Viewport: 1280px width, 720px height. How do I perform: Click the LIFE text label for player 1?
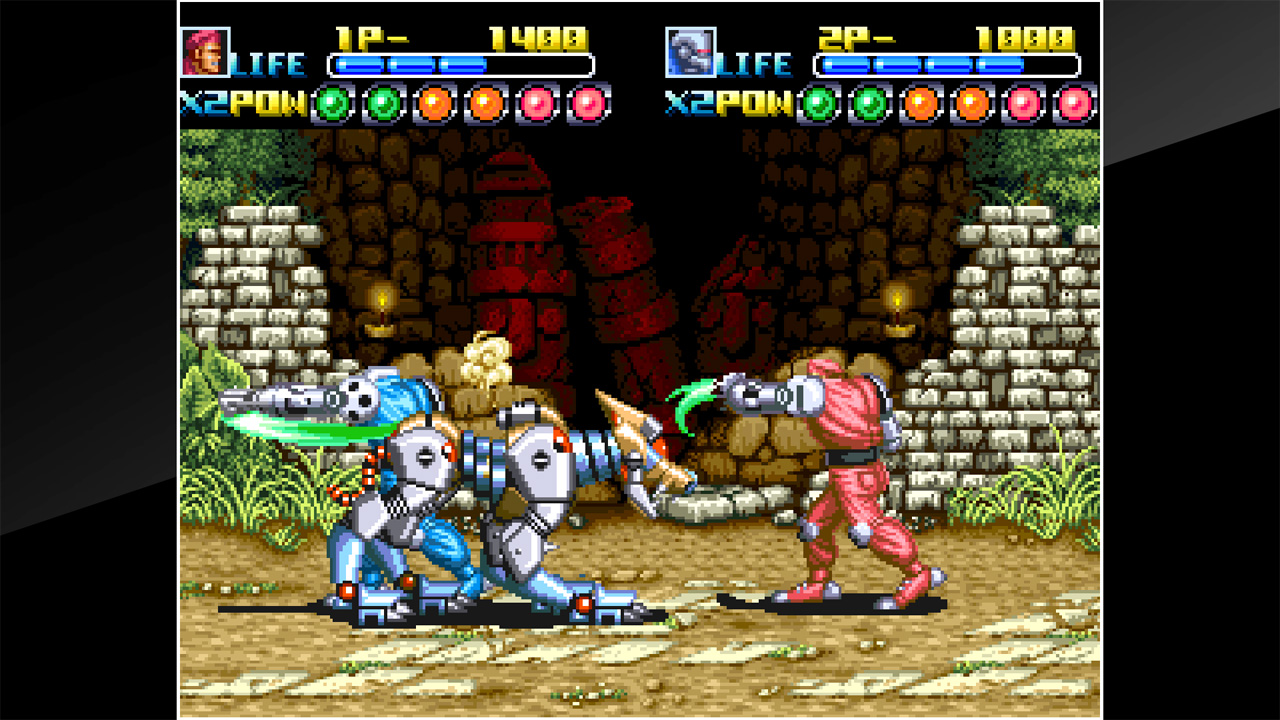click(270, 63)
